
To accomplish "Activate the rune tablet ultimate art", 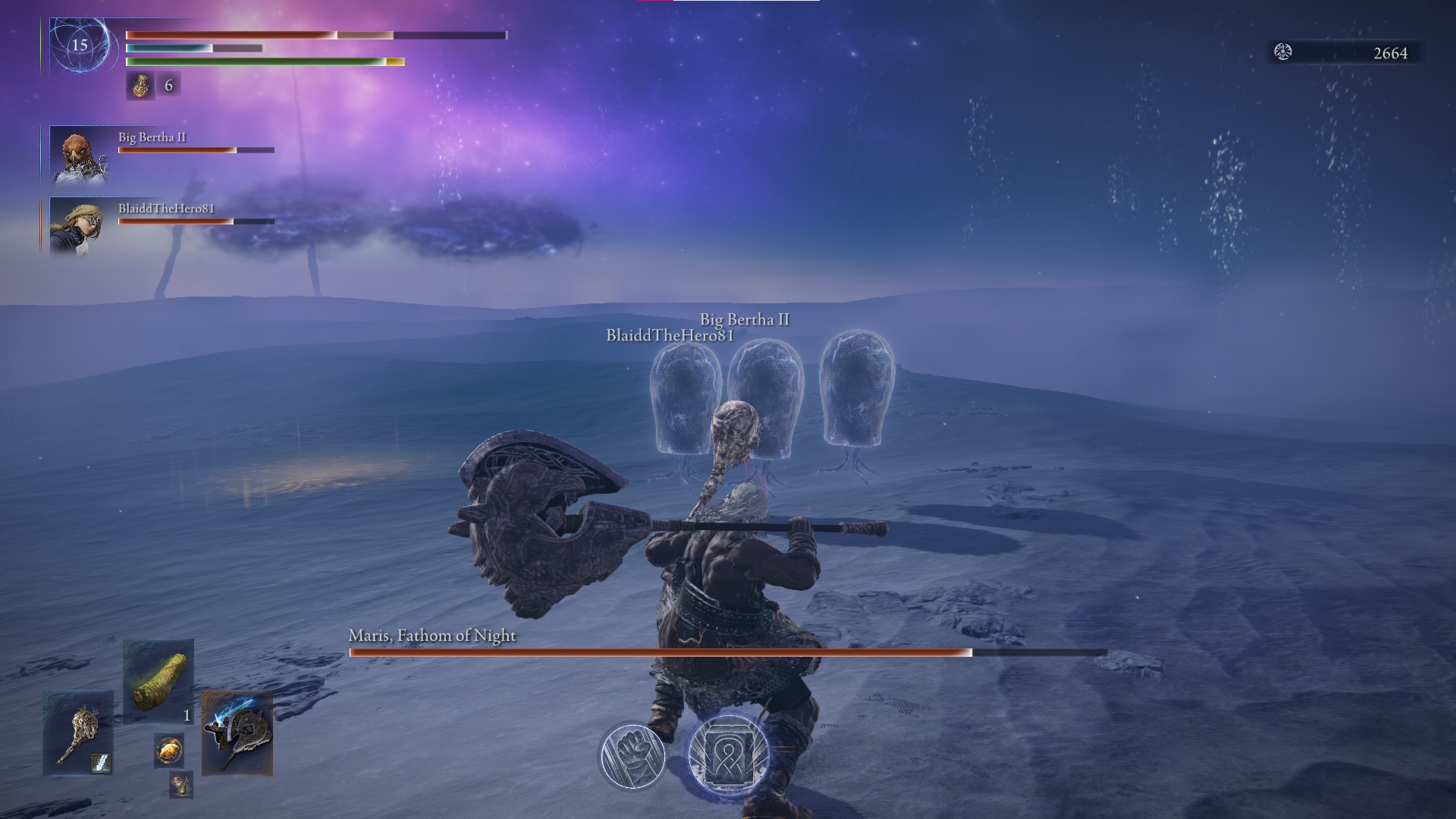I will tap(729, 756).
